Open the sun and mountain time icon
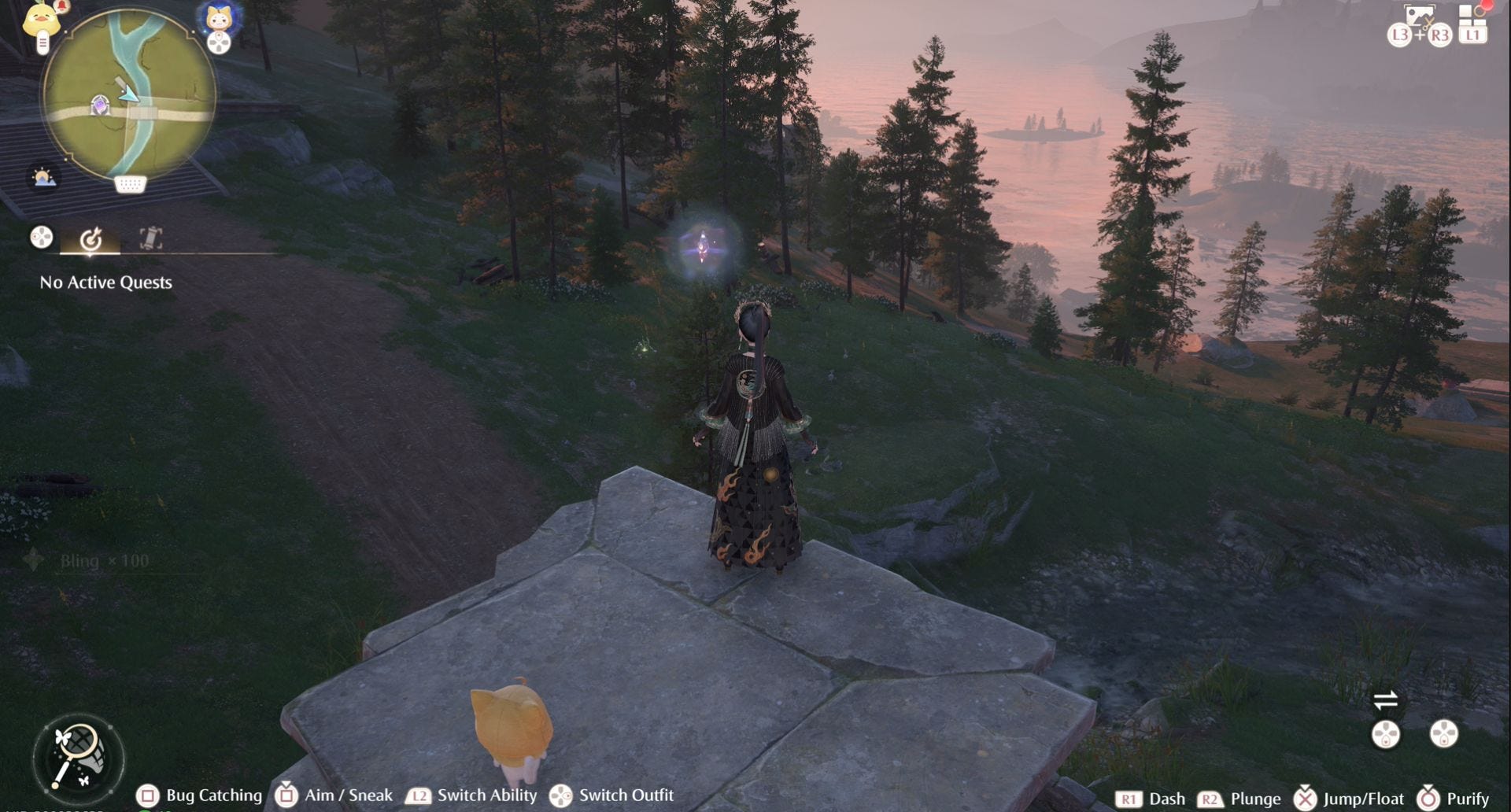Viewport: 1511px width, 812px height. tap(43, 177)
